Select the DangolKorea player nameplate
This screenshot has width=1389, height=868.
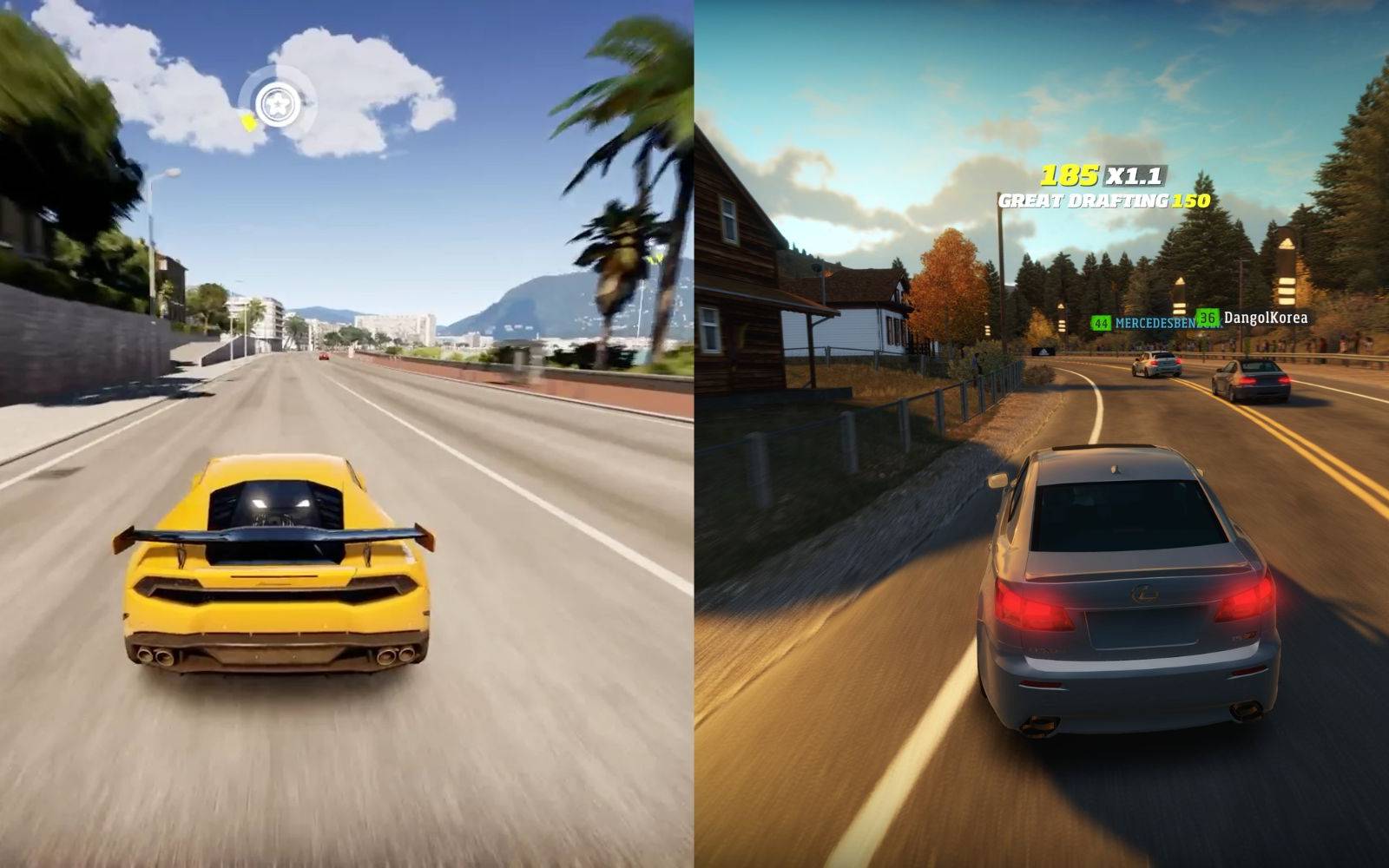click(x=1261, y=319)
